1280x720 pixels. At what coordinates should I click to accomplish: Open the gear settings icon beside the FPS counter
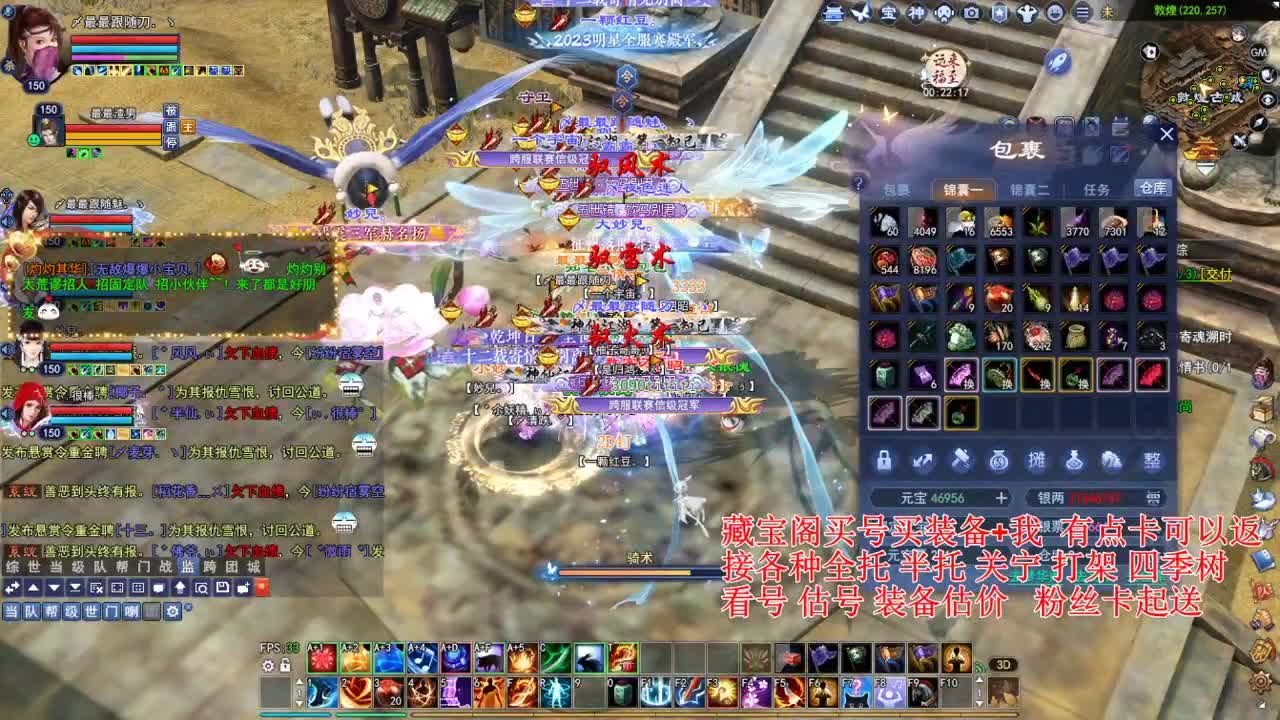coord(266,665)
